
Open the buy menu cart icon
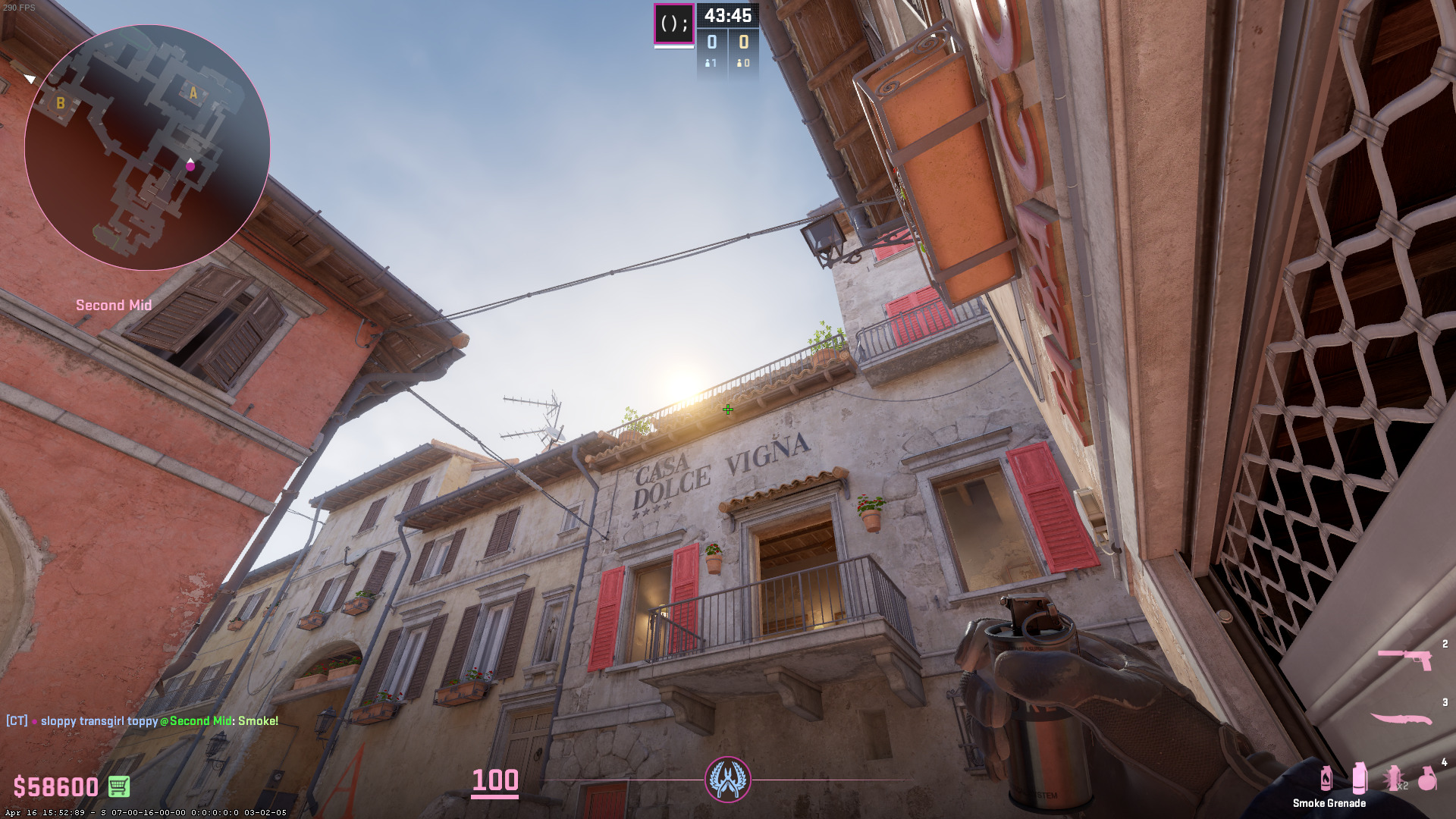click(118, 786)
